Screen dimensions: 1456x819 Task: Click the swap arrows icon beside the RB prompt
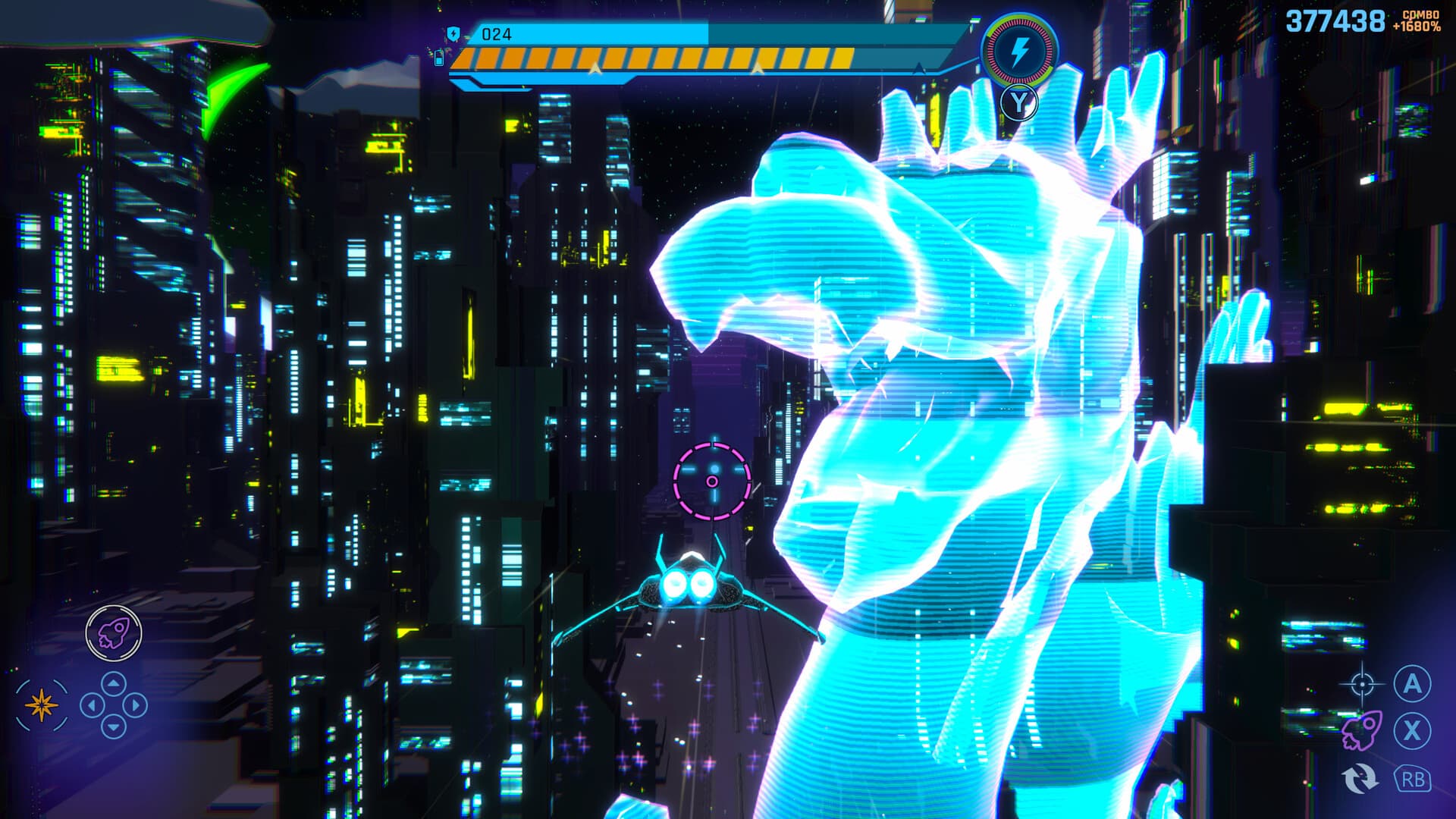(1363, 779)
